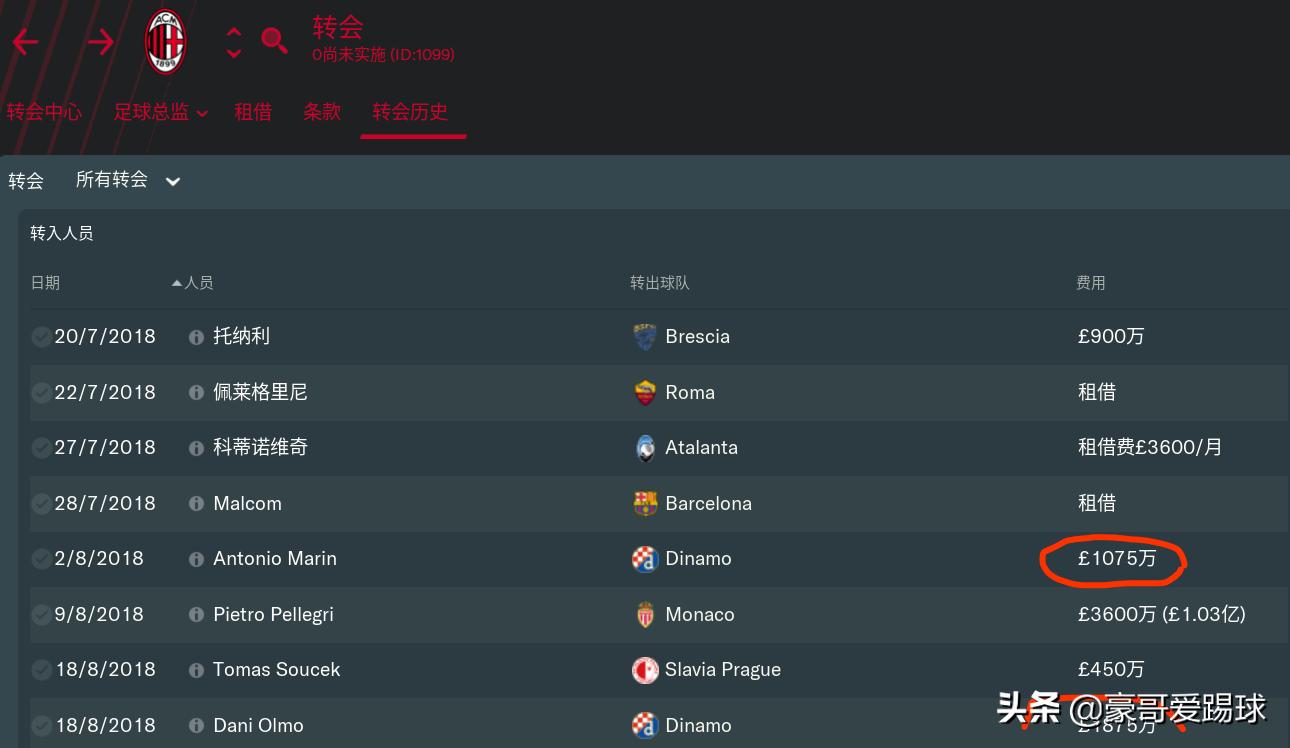Click the forward navigation arrow

point(99,42)
